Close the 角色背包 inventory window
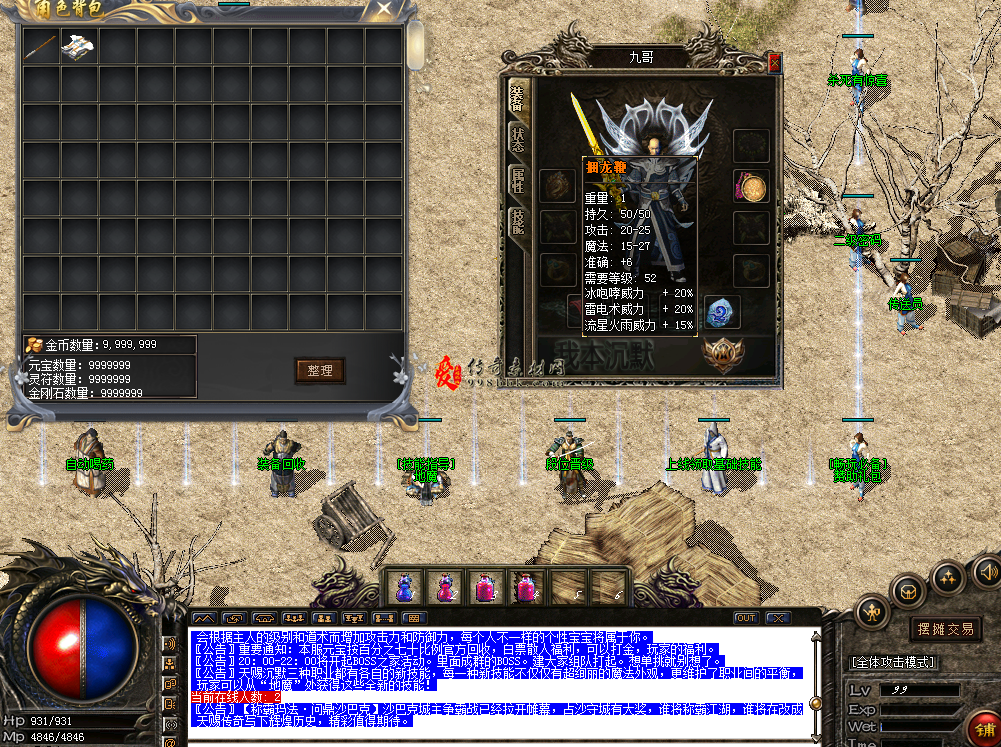 click(x=383, y=10)
